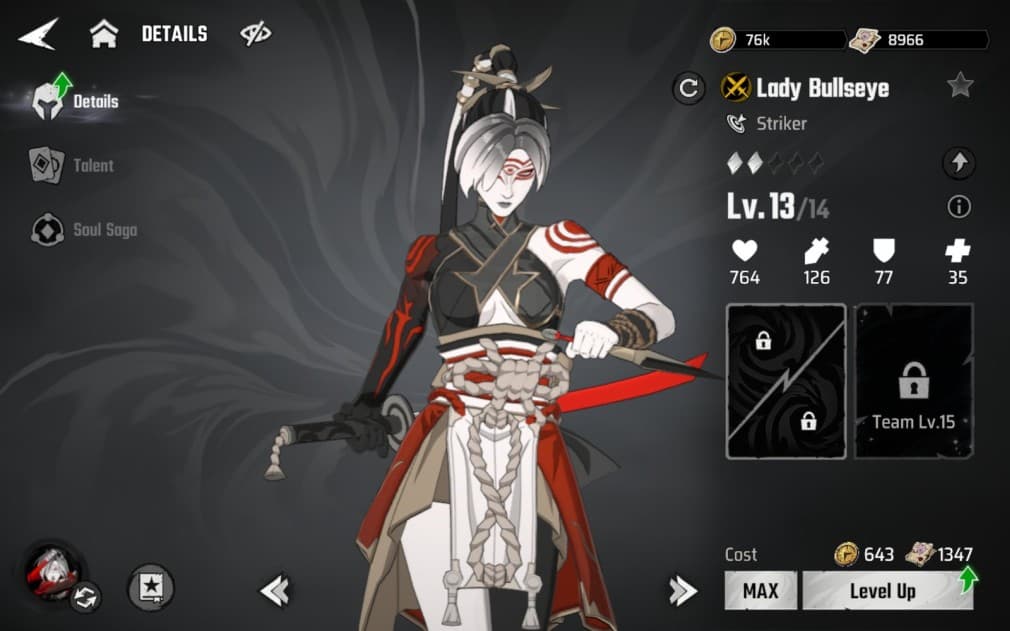The width and height of the screenshot is (1010, 631).
Task: View the previous character
Action: pos(274,591)
